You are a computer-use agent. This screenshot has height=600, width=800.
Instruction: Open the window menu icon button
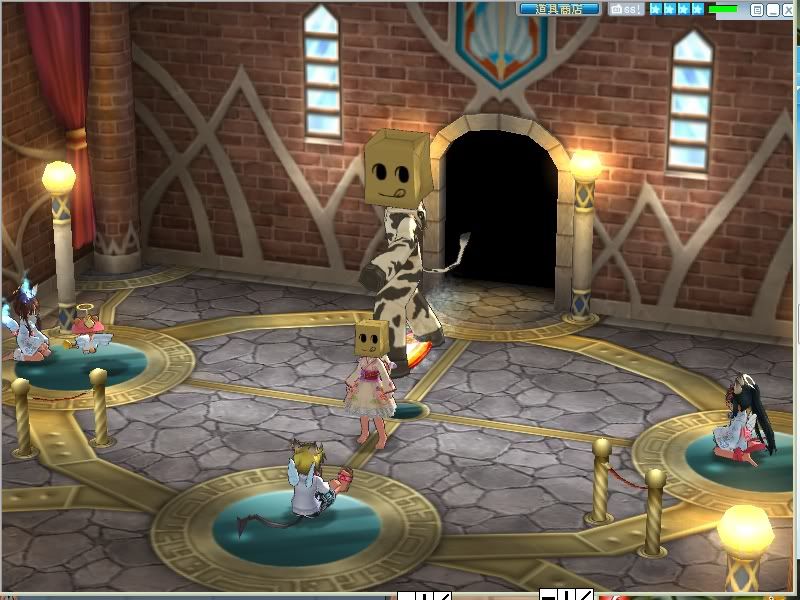click(757, 10)
